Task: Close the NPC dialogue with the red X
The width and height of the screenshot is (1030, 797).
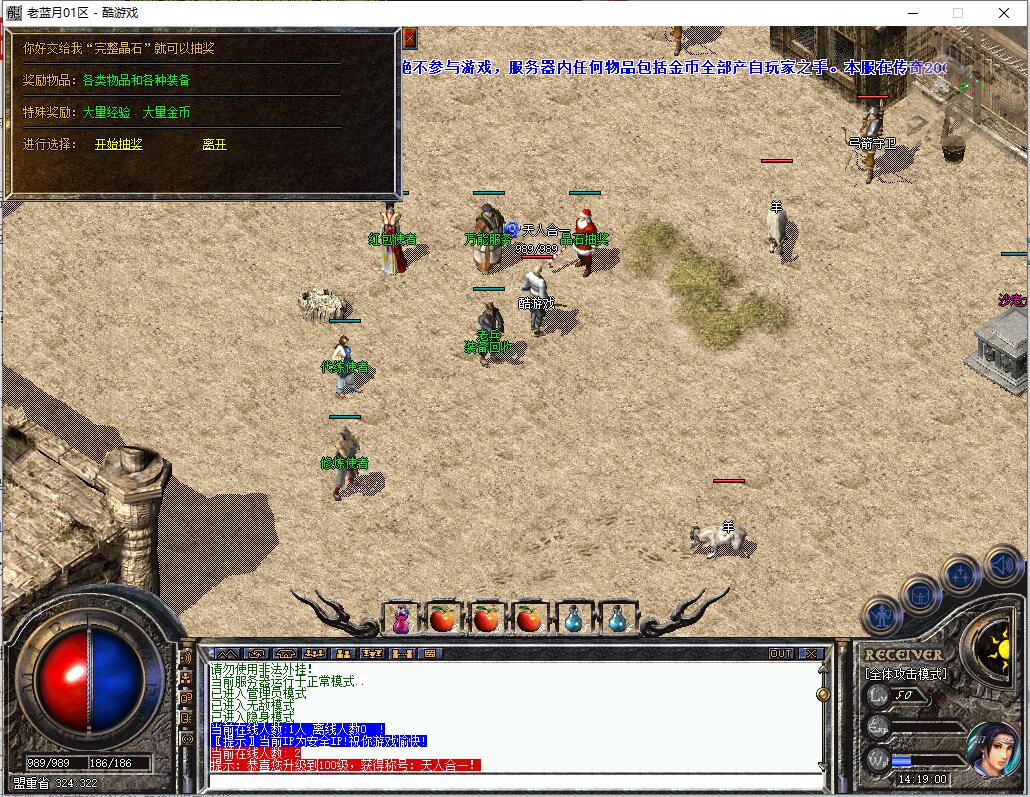Action: (x=409, y=38)
